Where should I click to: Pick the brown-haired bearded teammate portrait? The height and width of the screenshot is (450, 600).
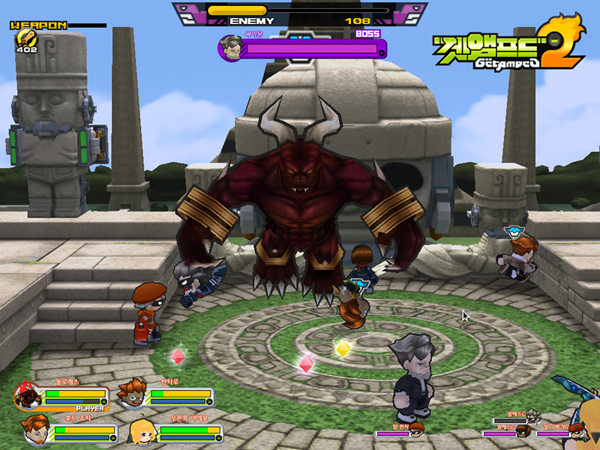coord(35,430)
